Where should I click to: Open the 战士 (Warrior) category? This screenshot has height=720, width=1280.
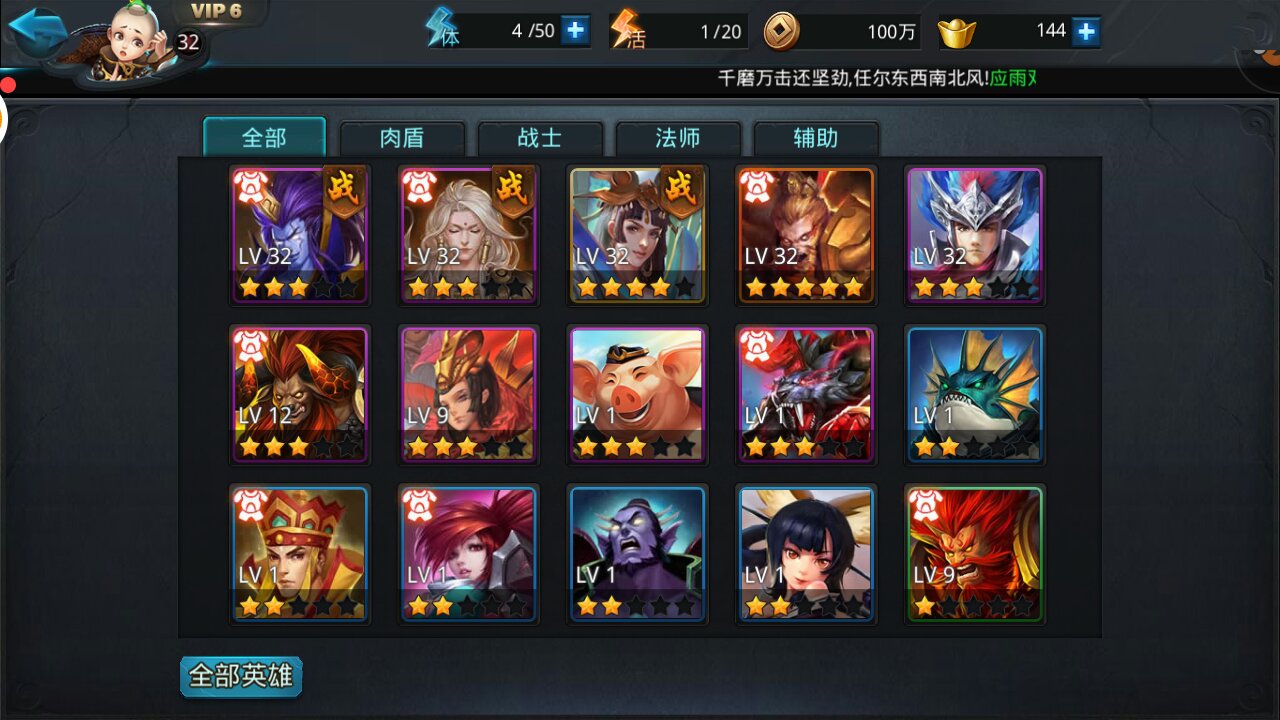(540, 138)
